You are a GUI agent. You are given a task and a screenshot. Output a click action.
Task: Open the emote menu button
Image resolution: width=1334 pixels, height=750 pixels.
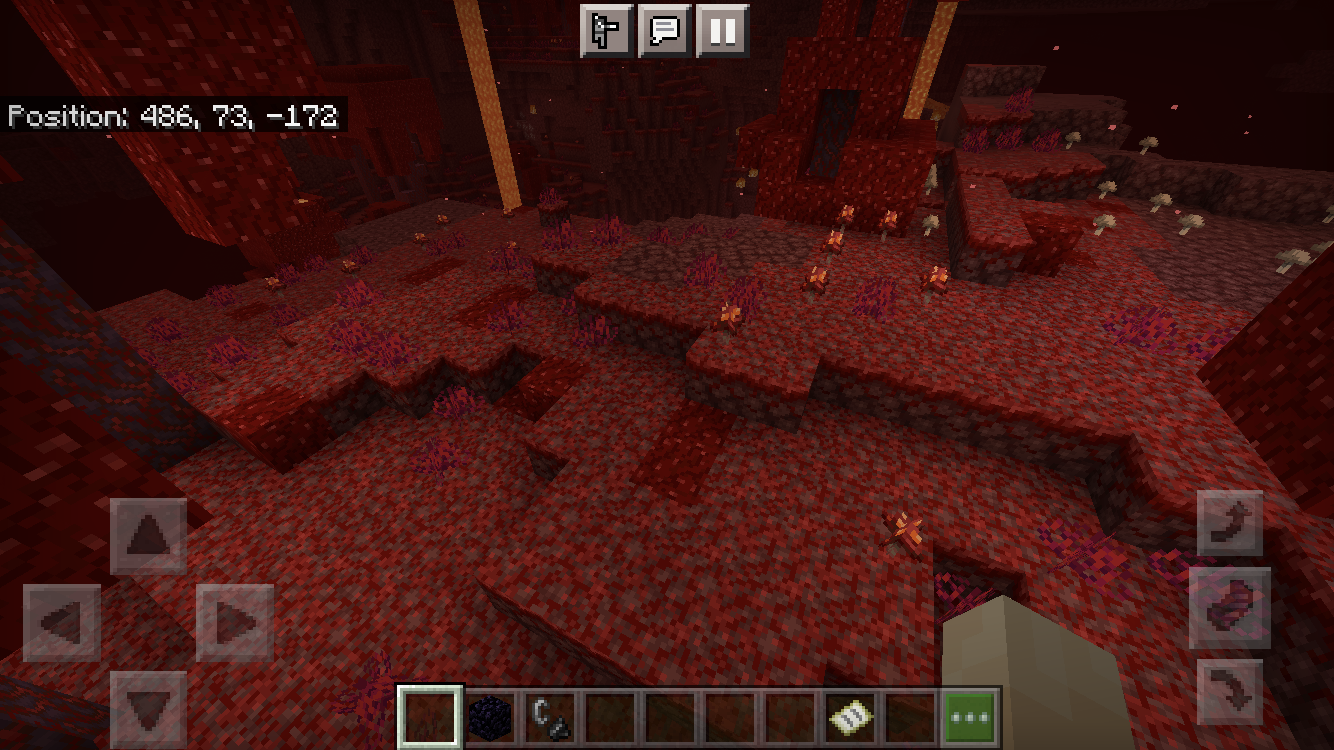tap(606, 31)
